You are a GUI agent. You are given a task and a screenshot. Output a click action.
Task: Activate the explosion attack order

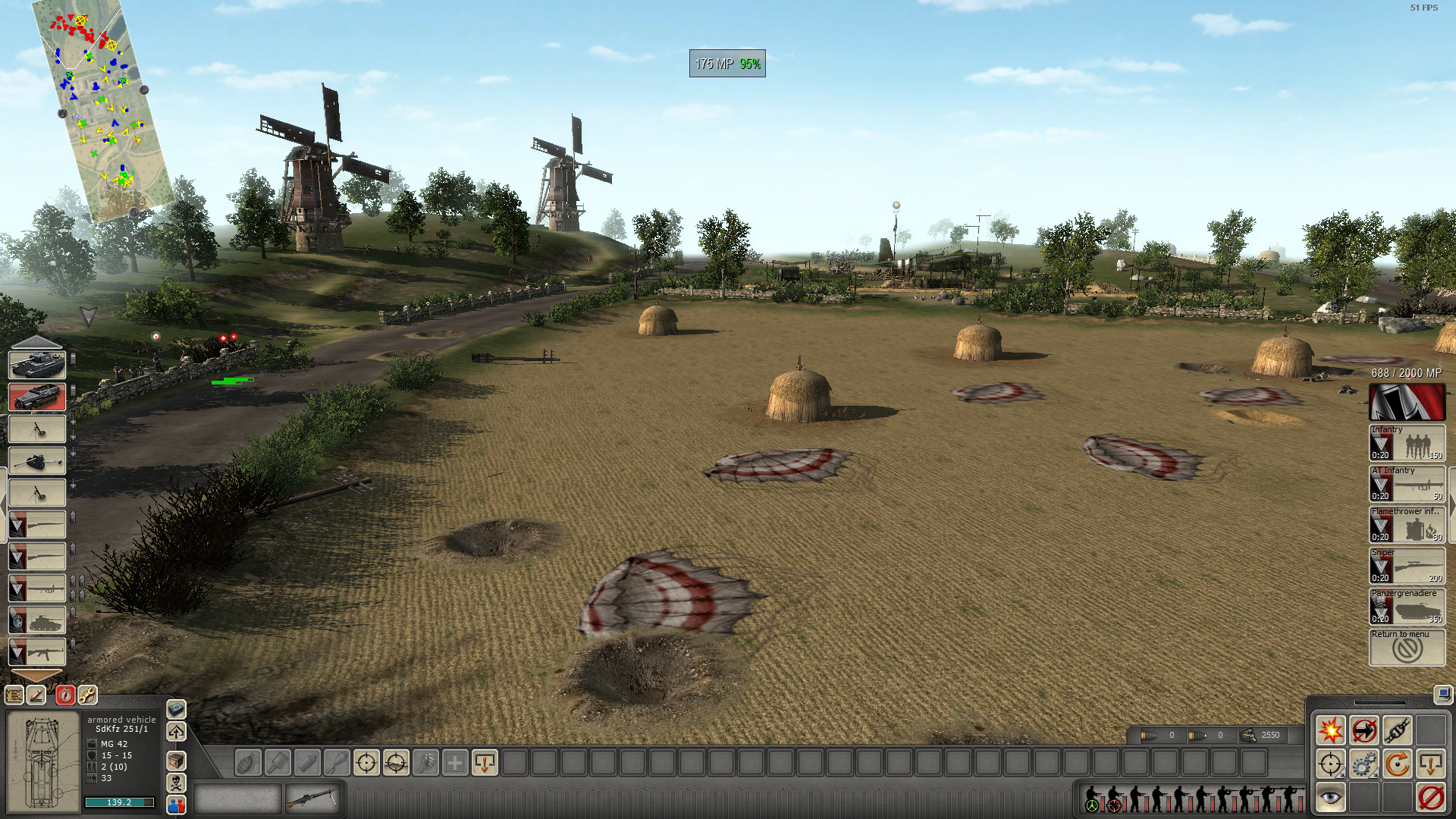tap(1330, 730)
